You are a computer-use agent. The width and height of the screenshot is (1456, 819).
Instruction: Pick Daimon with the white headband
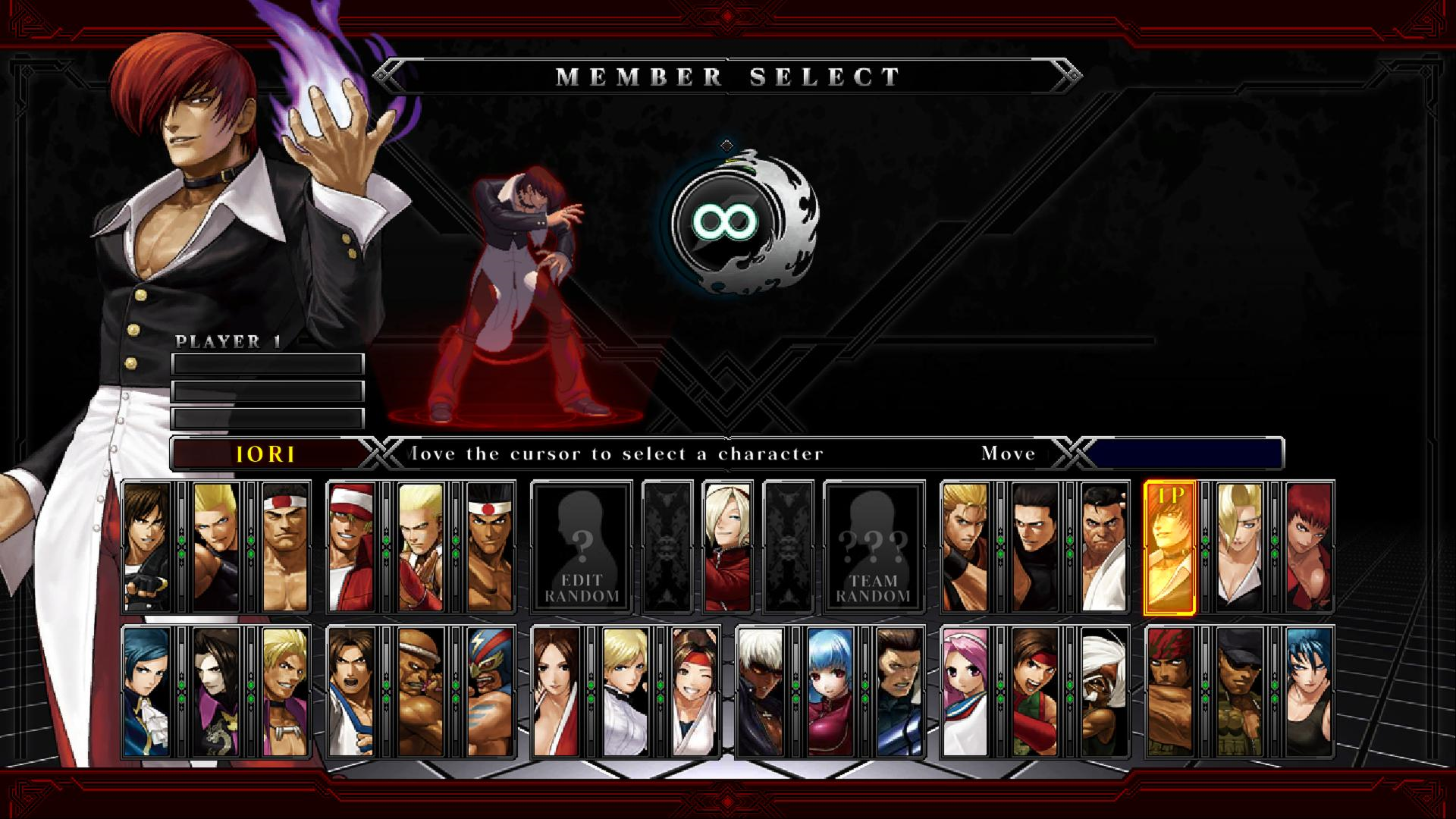285,547
